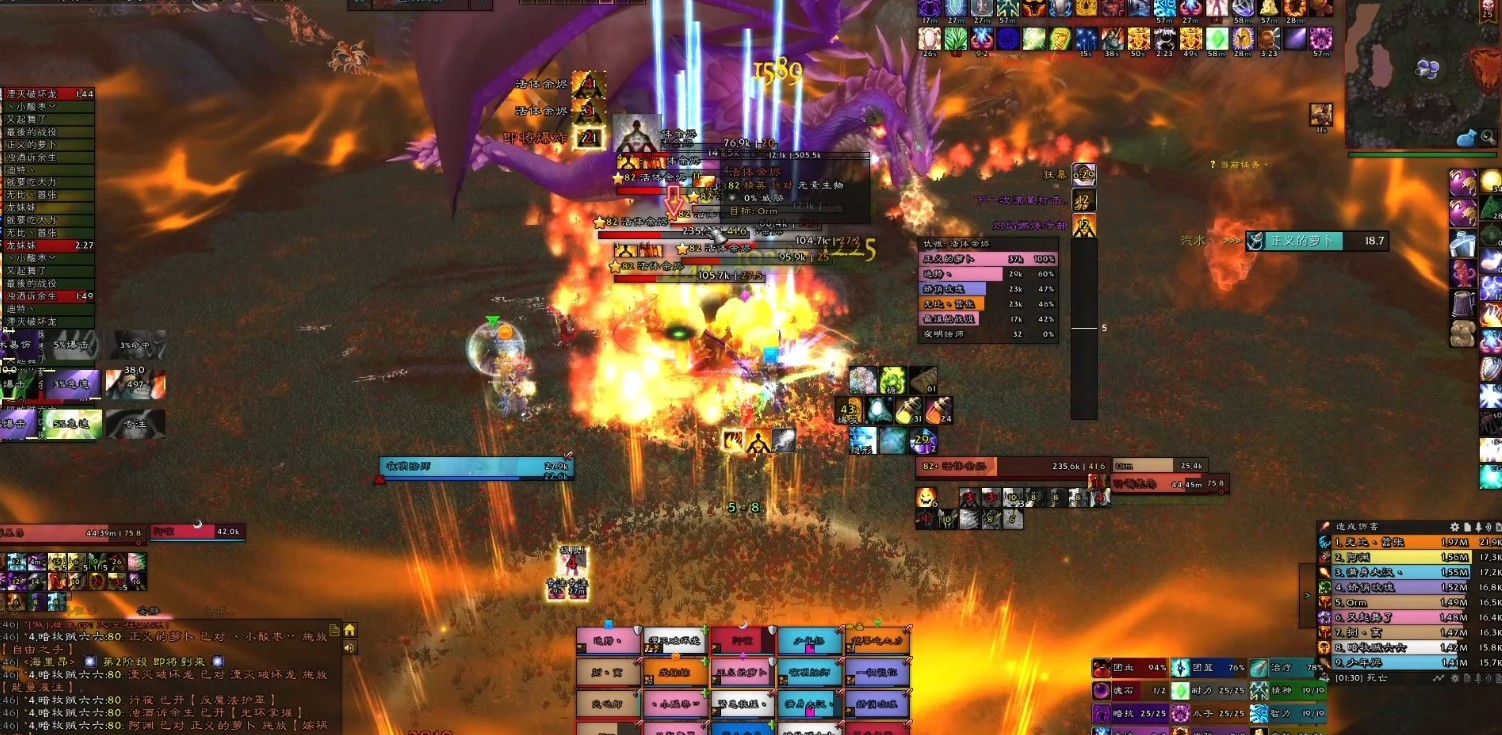This screenshot has width=1502, height=735.
Task: Select the 夜明始师 blue raid frame
Action: 810,673
